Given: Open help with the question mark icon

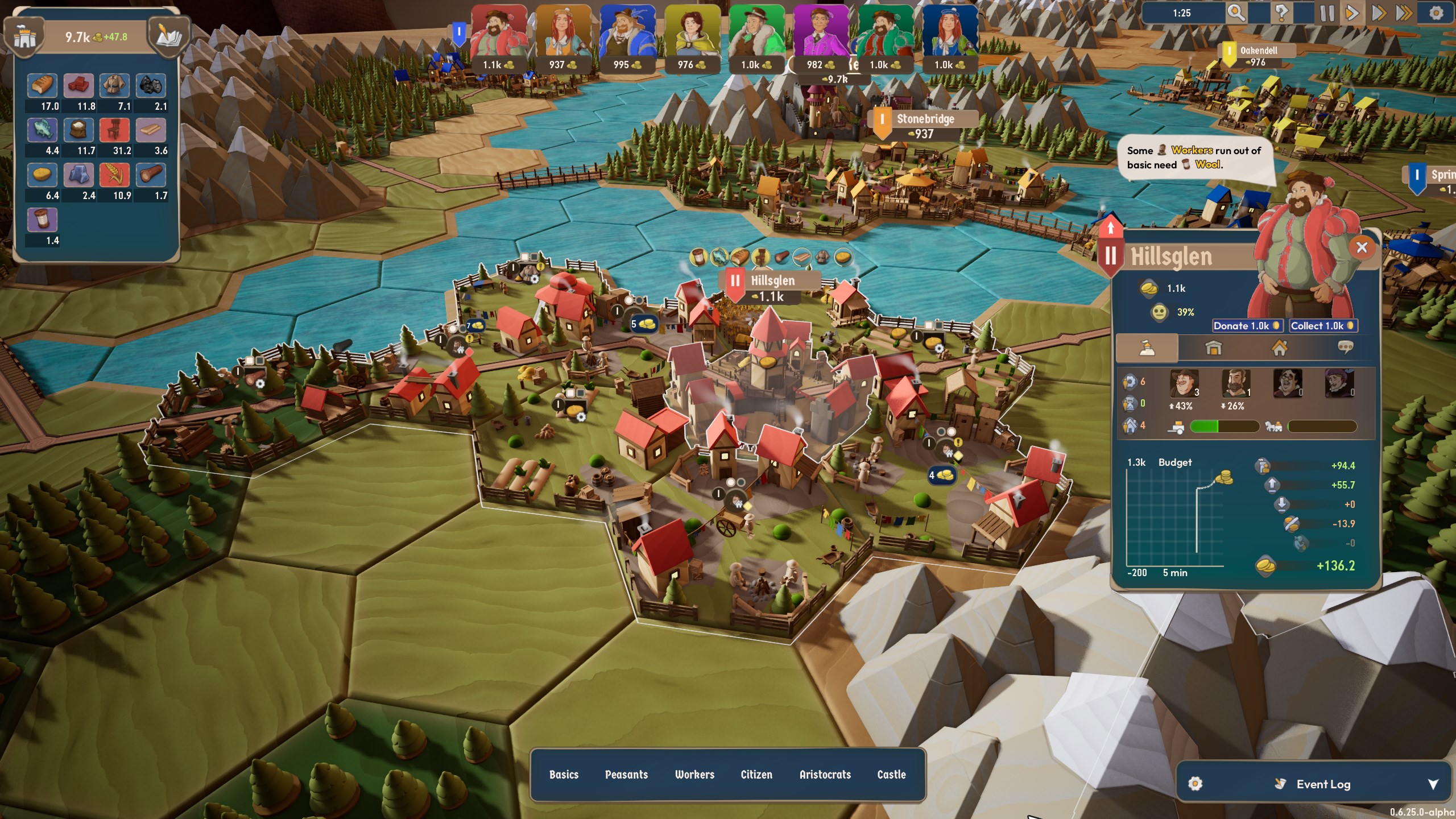Looking at the screenshot, I should click(x=1281, y=13).
